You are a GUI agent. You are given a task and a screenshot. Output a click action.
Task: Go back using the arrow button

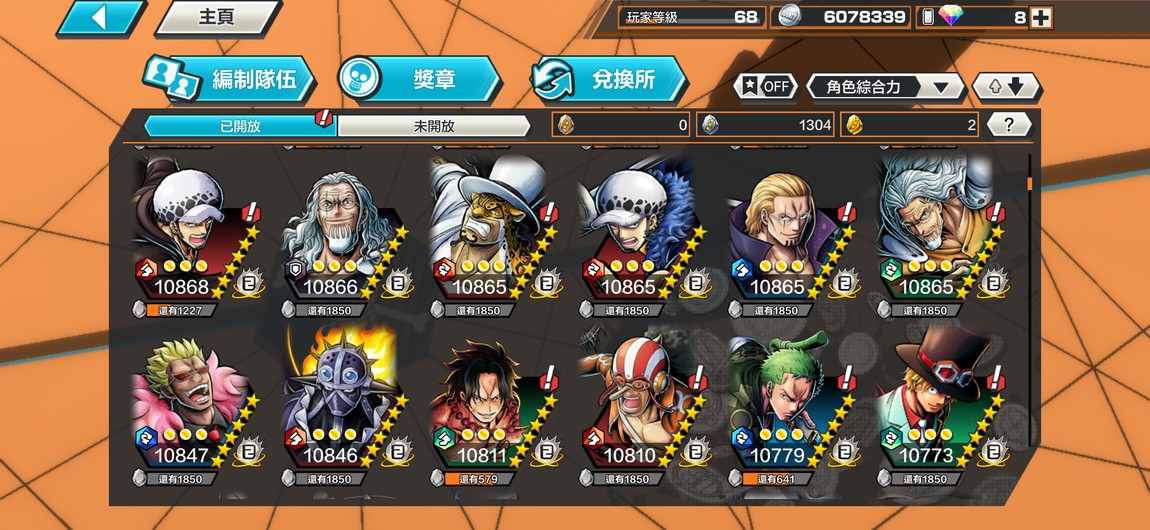[x=100, y=17]
